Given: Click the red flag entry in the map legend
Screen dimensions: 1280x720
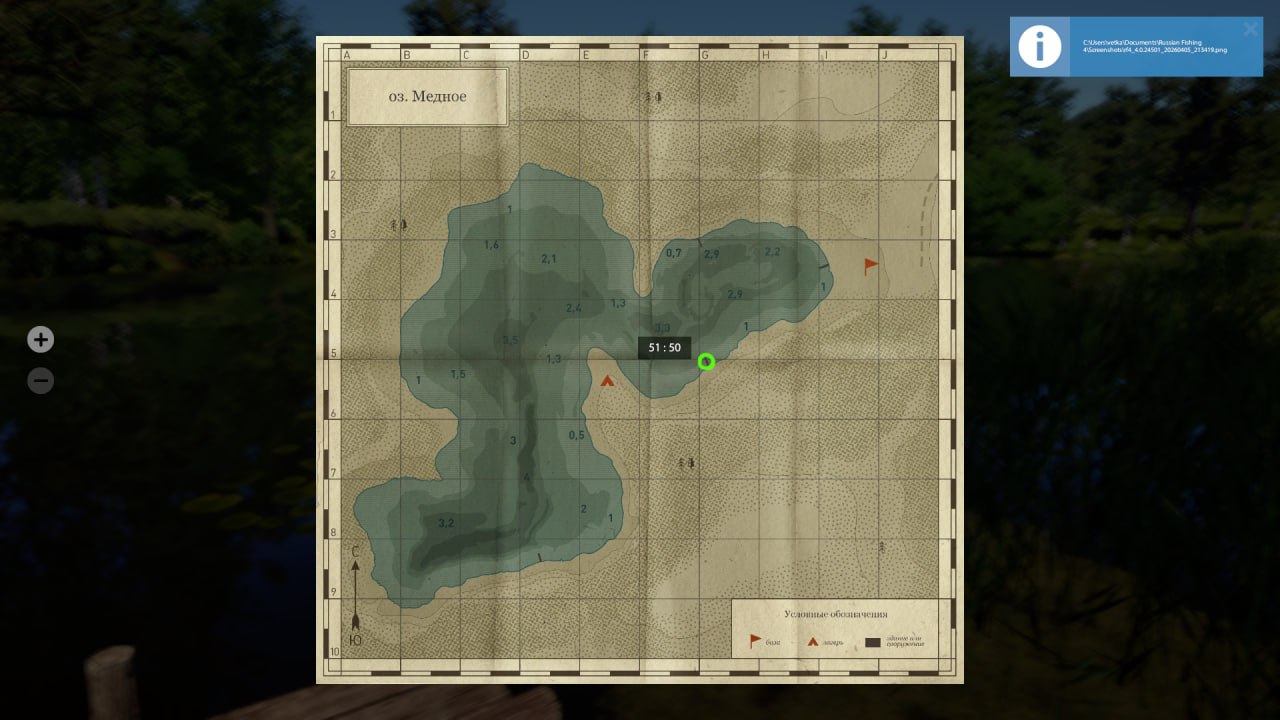Looking at the screenshot, I should pos(756,640).
